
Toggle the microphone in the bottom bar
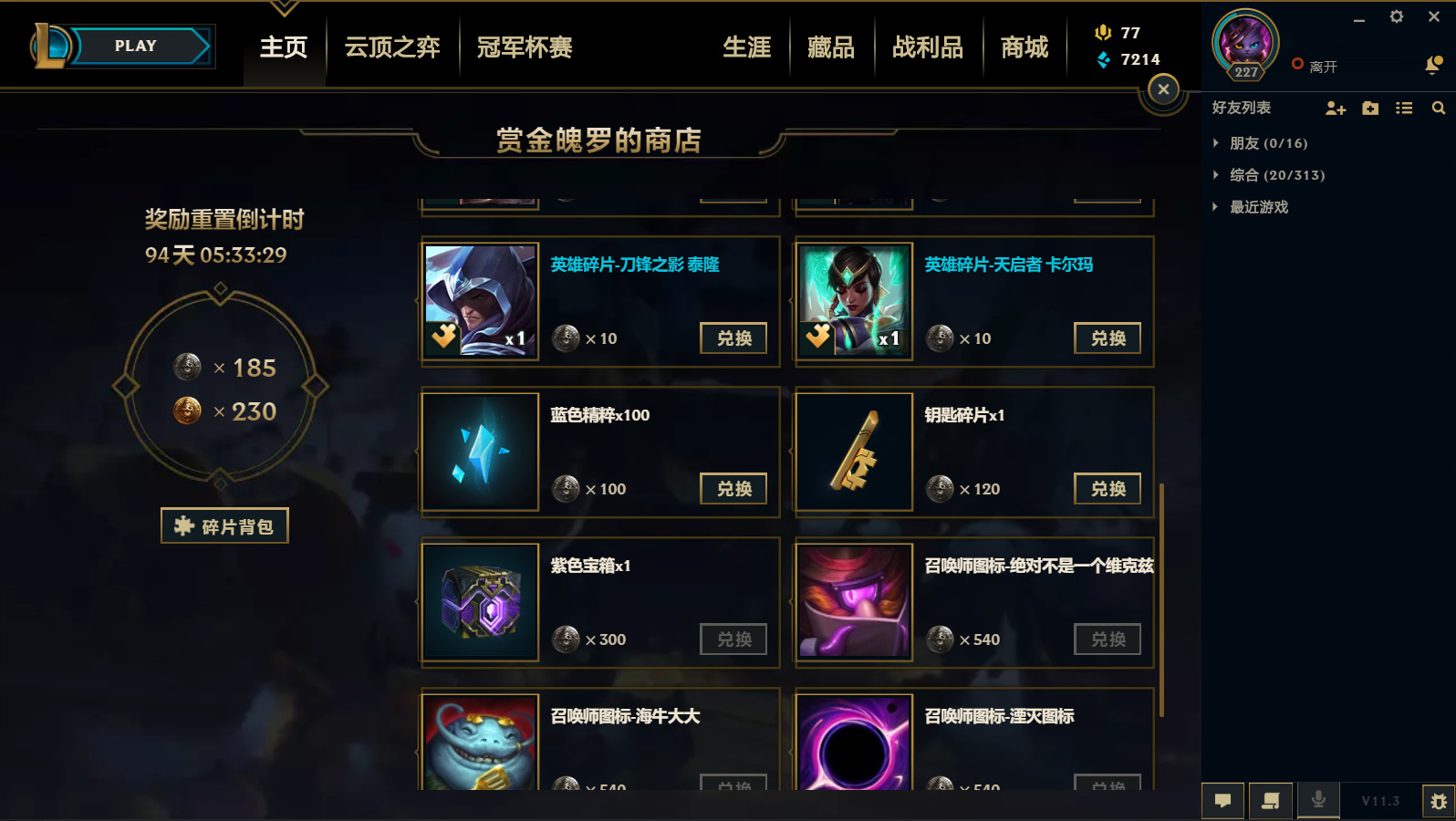pos(1317,800)
